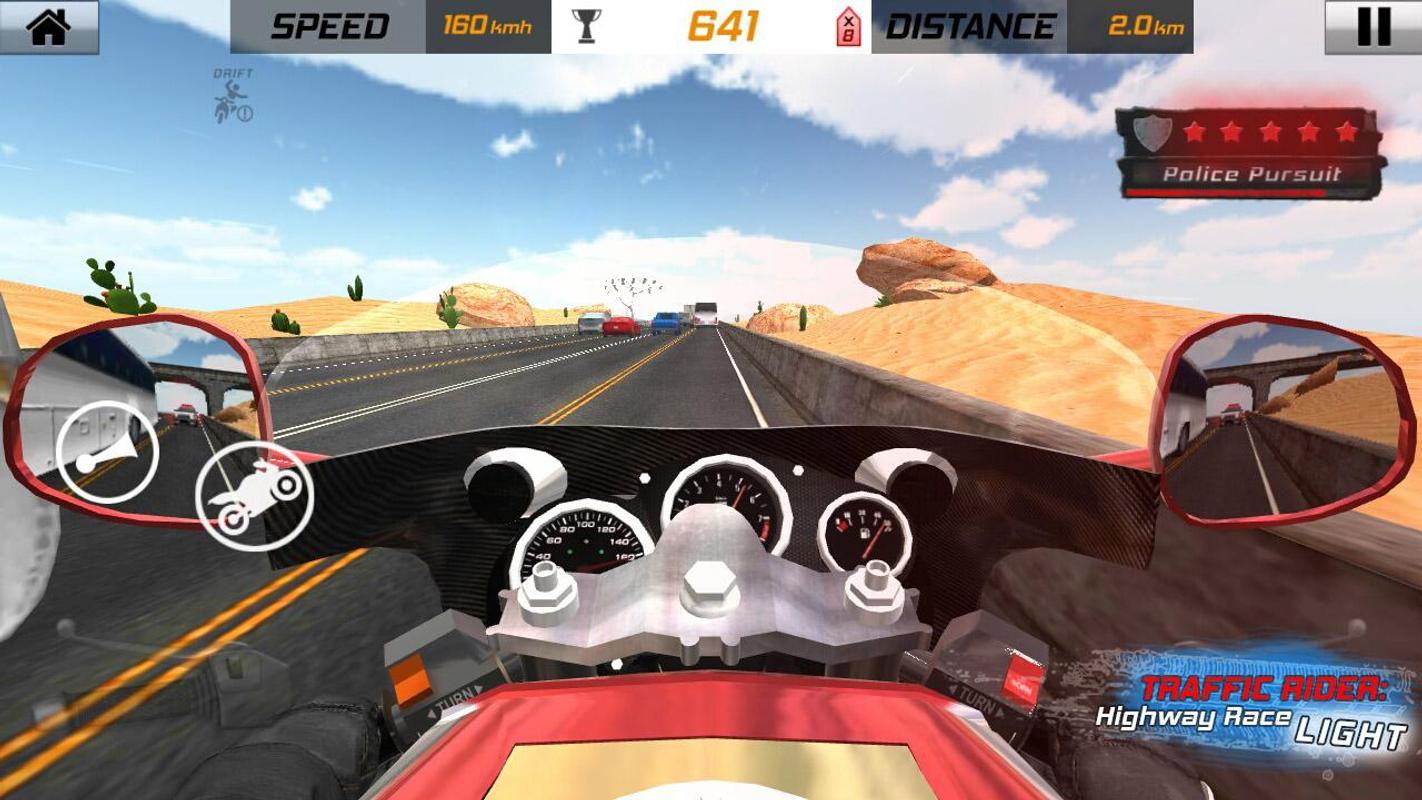The image size is (1422, 800).
Task: Activate the drift rider icon
Action: [x=233, y=98]
